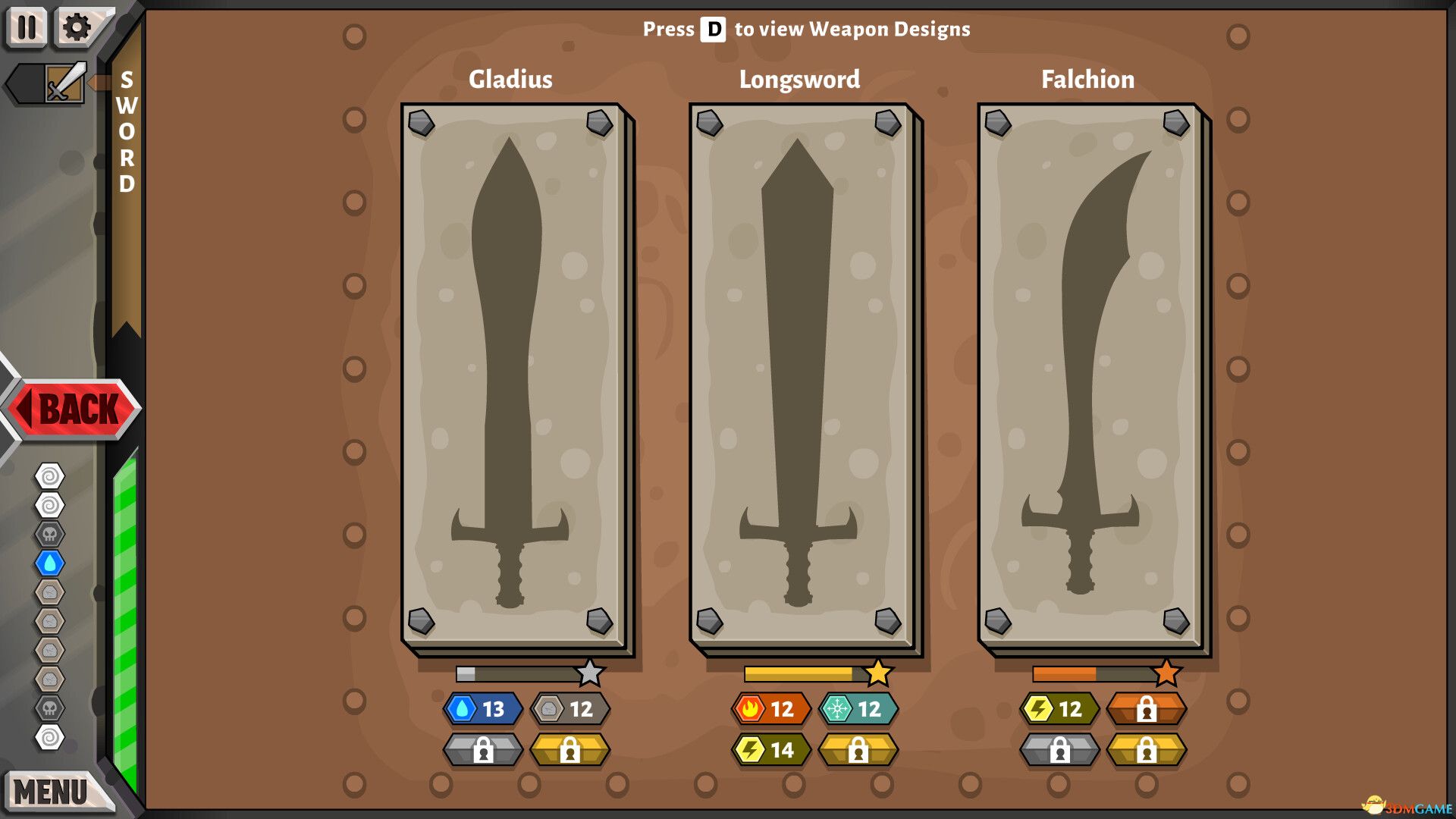The image size is (1456, 819).
Task: Open the locked gold resource slot under Gladius
Action: pos(570,750)
